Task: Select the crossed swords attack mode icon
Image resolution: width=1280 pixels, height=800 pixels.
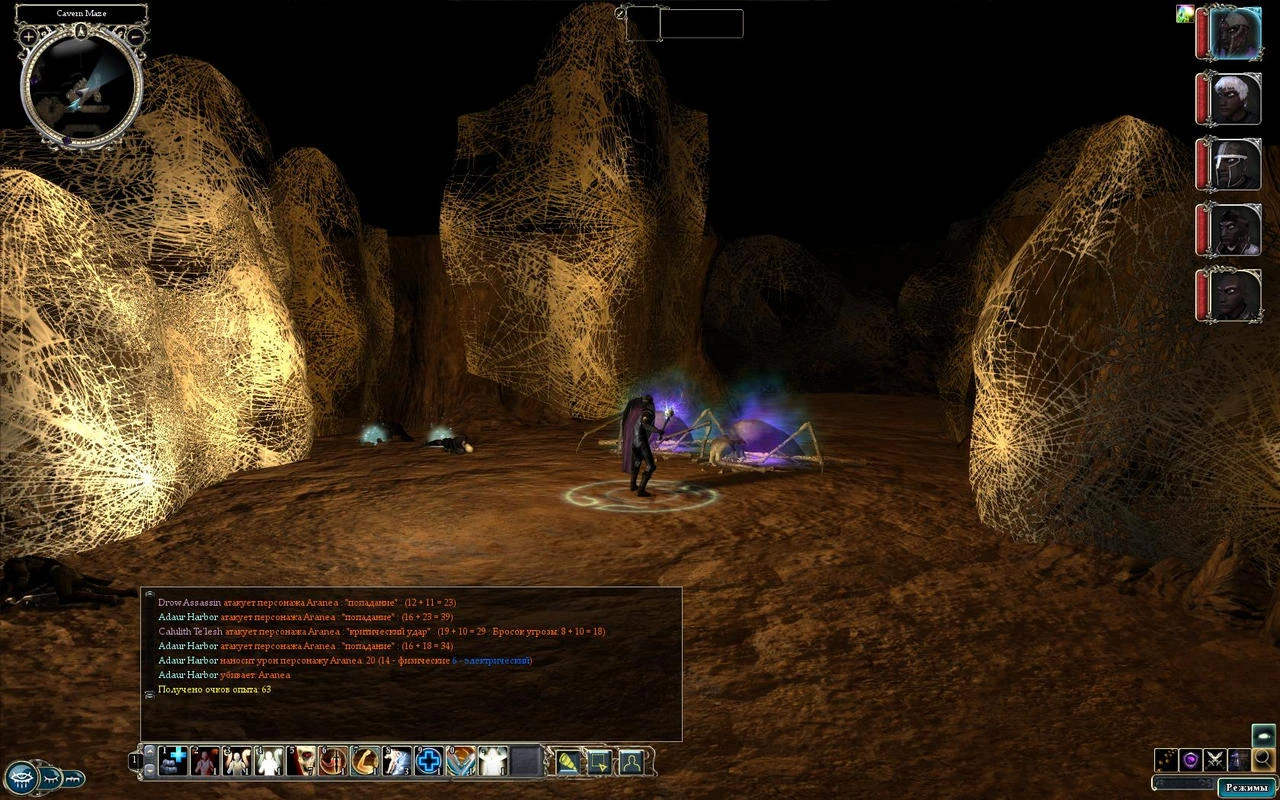Action: pos(1215,758)
